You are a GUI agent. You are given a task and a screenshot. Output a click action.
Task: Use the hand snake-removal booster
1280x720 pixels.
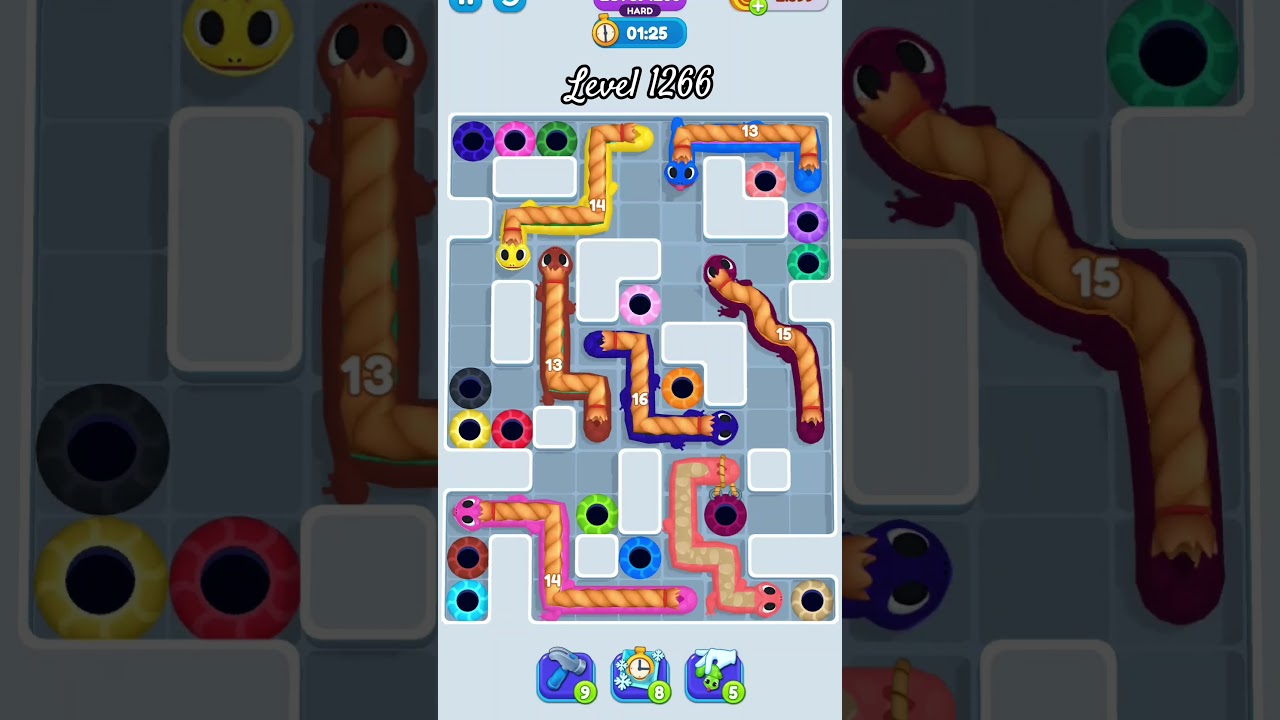[x=714, y=675]
